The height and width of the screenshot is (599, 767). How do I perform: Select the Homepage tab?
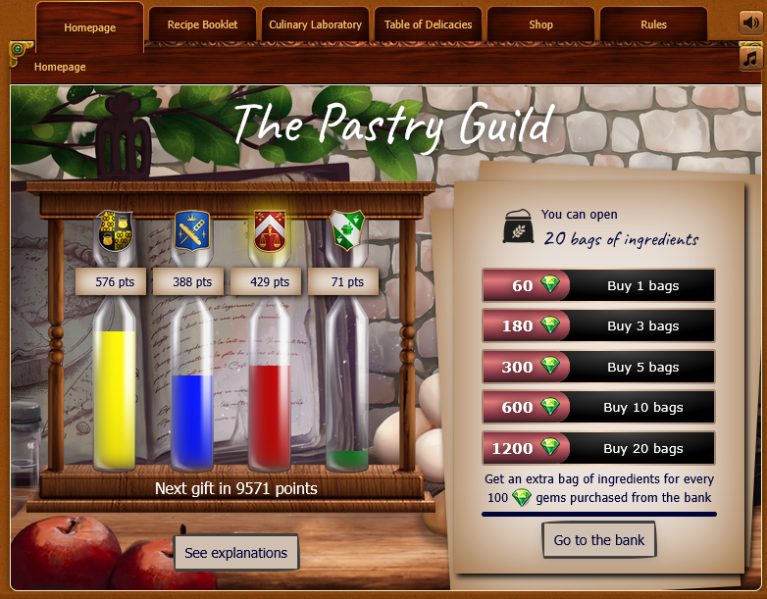[x=90, y=27]
